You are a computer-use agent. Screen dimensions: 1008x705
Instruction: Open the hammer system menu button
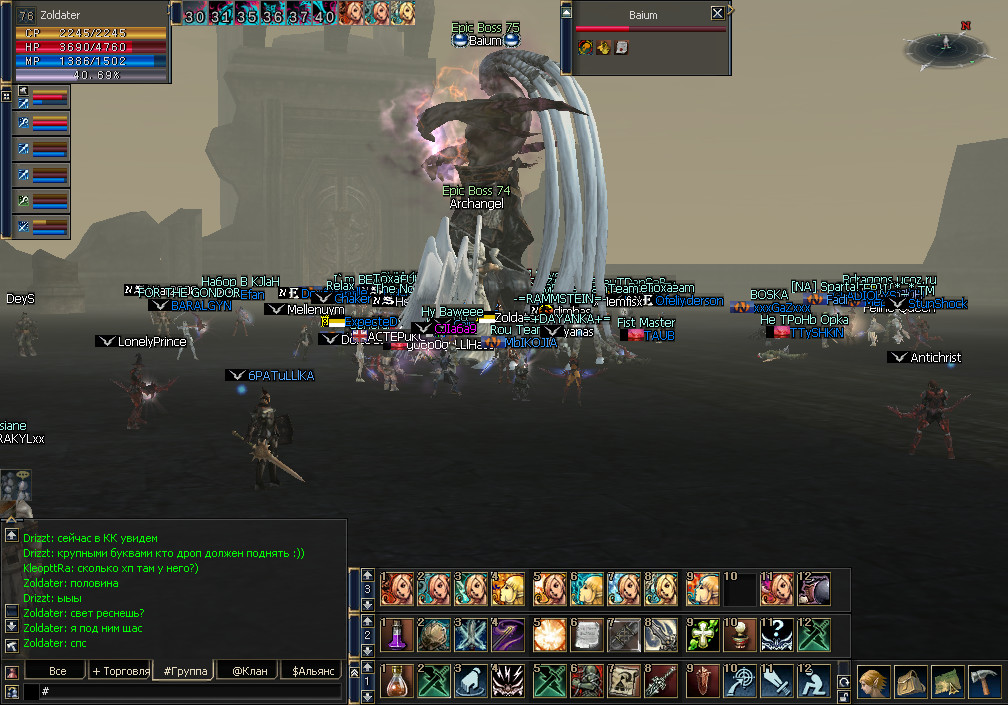coord(984,682)
